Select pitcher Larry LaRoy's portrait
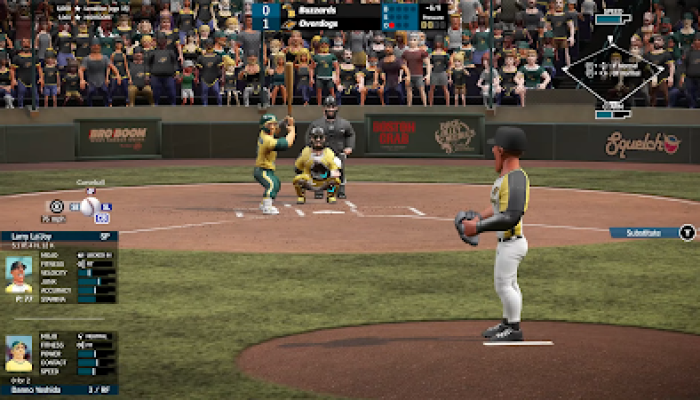The height and width of the screenshot is (400, 700). point(18,274)
